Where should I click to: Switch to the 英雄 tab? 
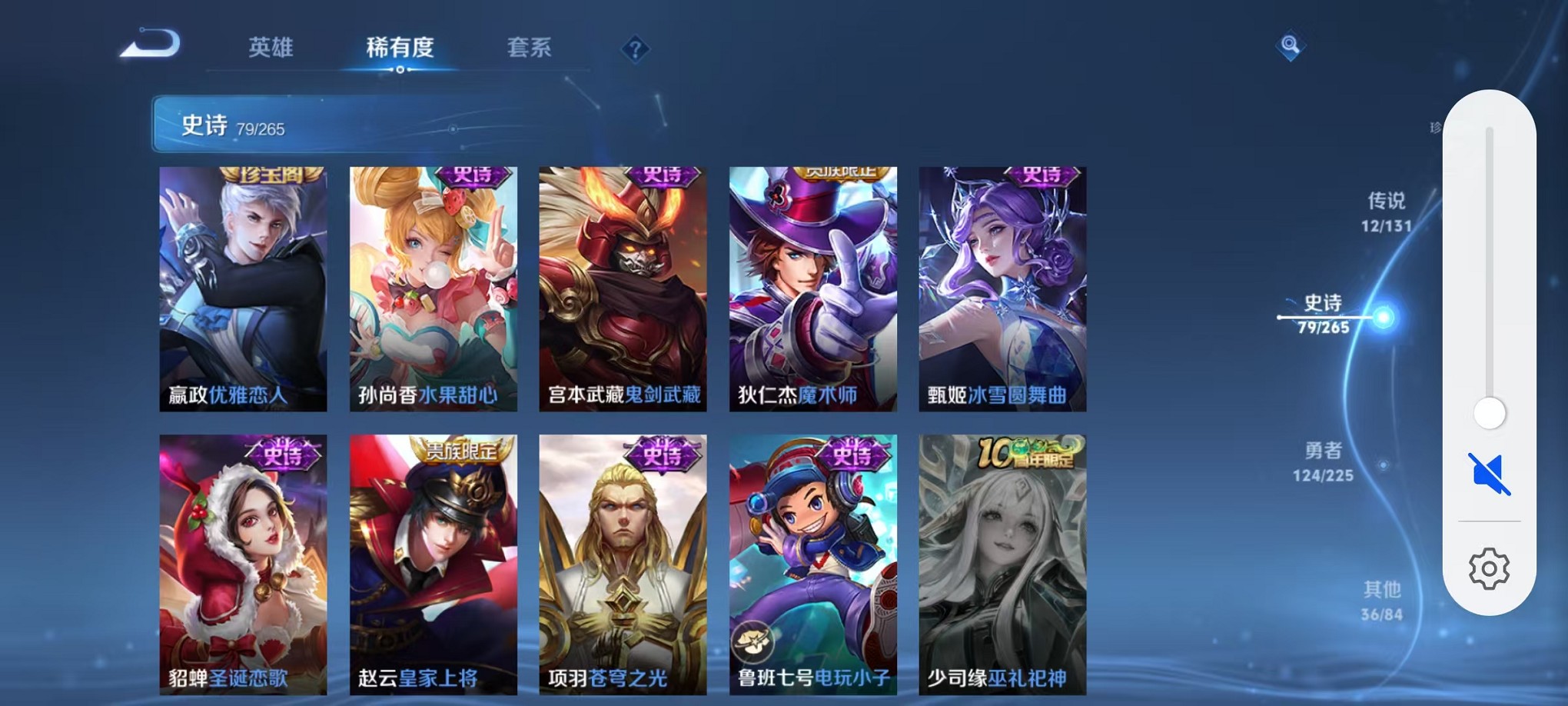click(x=270, y=48)
